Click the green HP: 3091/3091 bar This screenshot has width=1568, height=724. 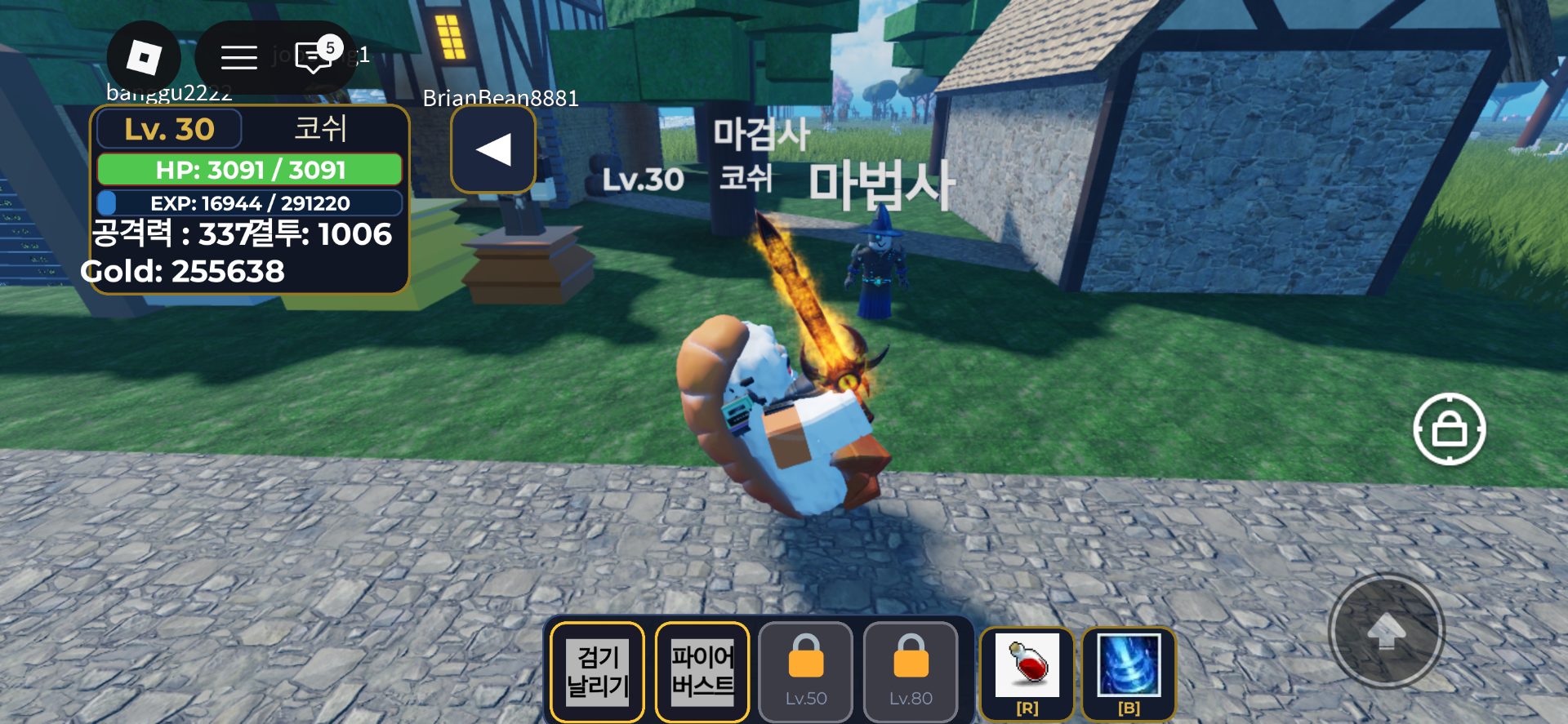coord(249,170)
